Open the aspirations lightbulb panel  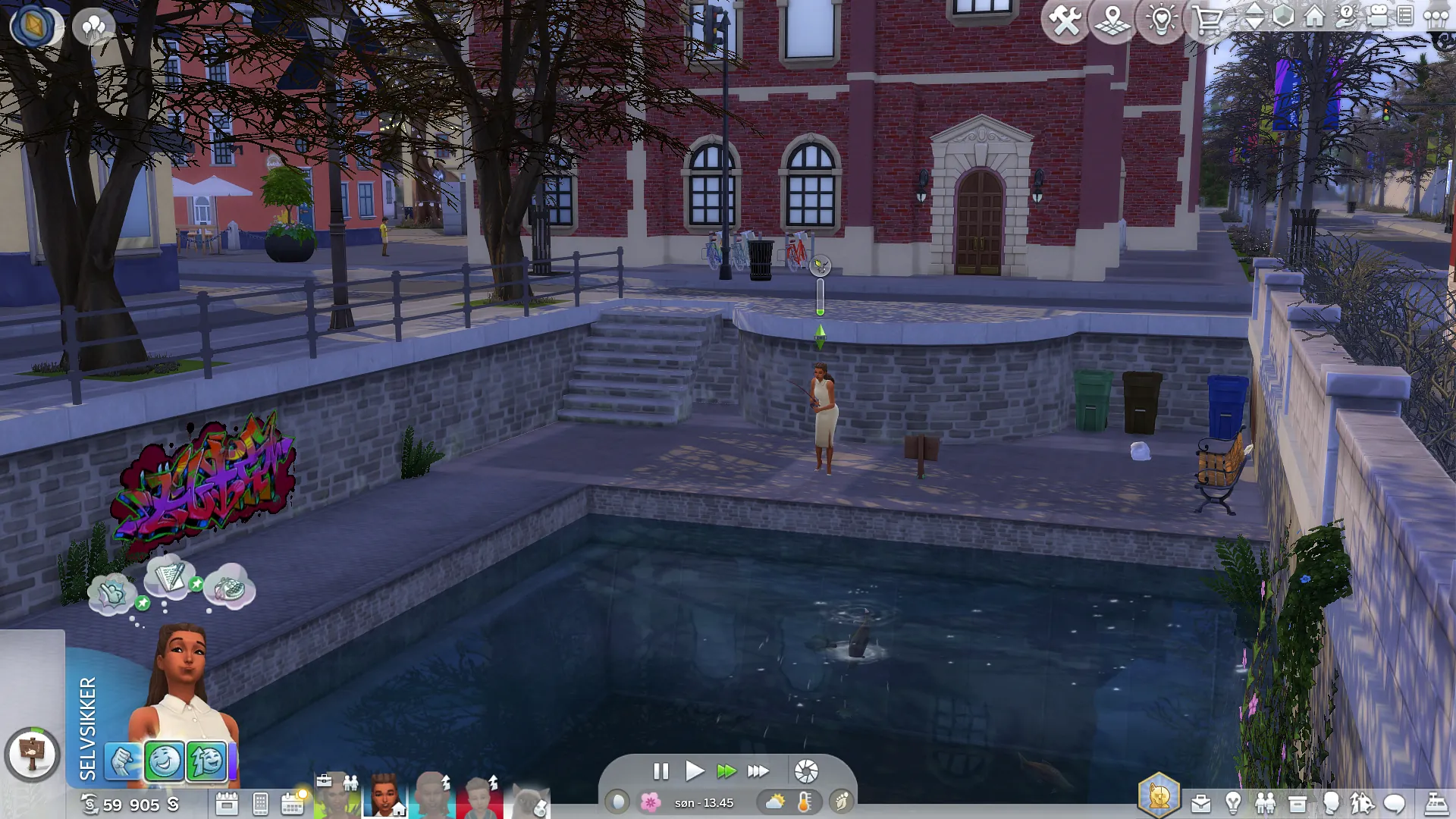(1233, 803)
